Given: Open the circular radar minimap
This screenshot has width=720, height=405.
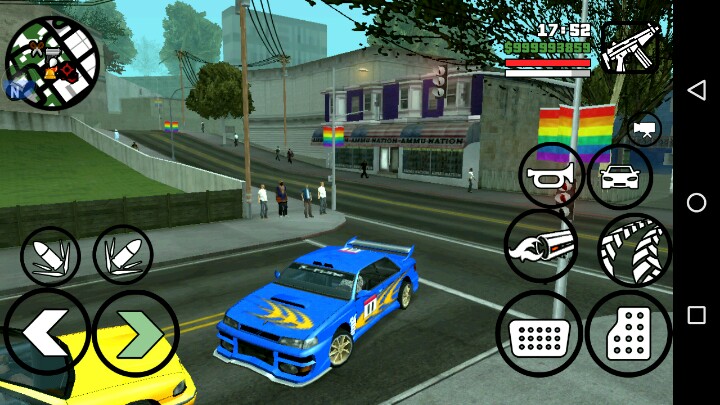Looking at the screenshot, I should tap(52, 61).
